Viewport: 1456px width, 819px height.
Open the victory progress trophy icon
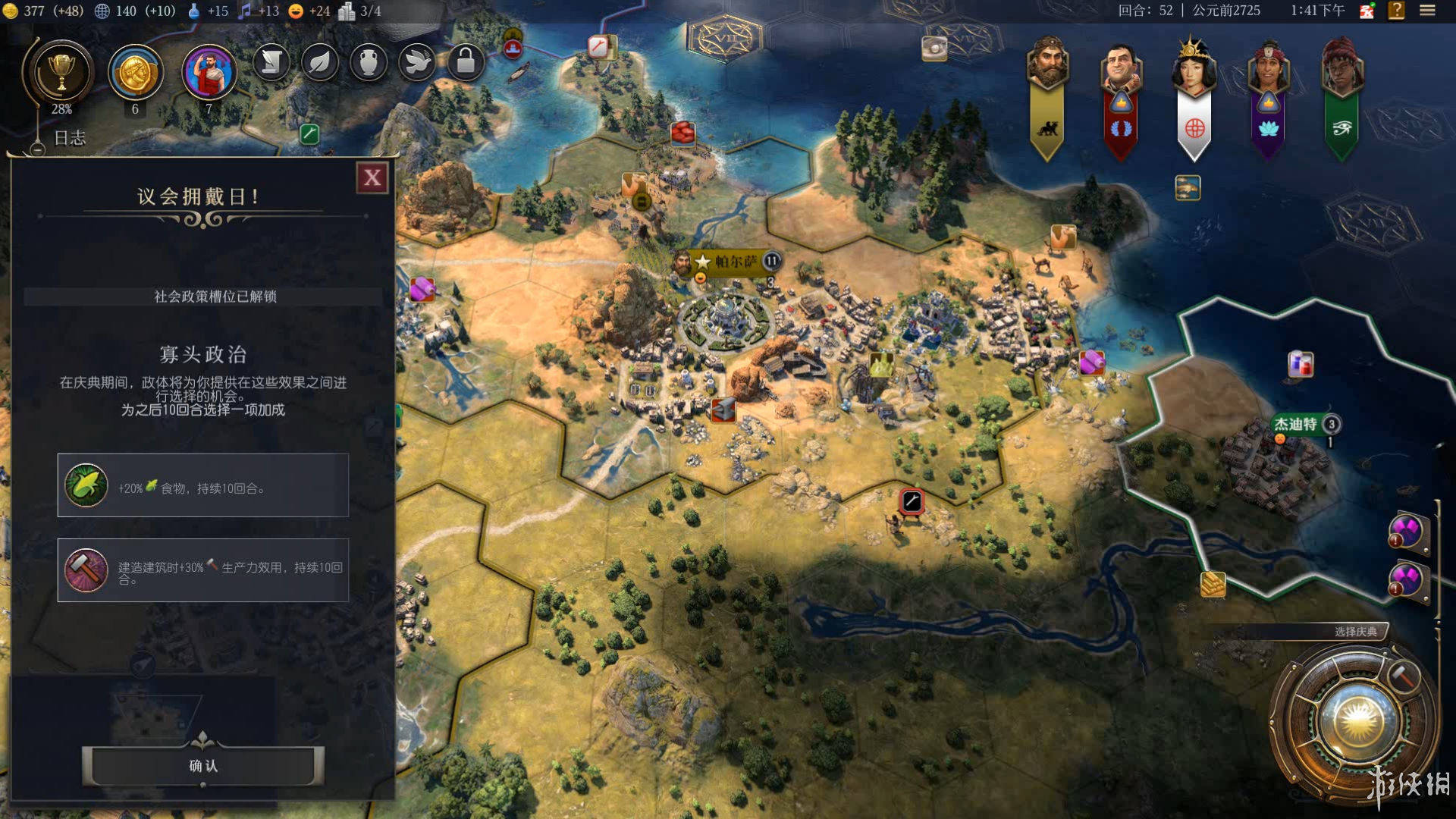coord(61,73)
